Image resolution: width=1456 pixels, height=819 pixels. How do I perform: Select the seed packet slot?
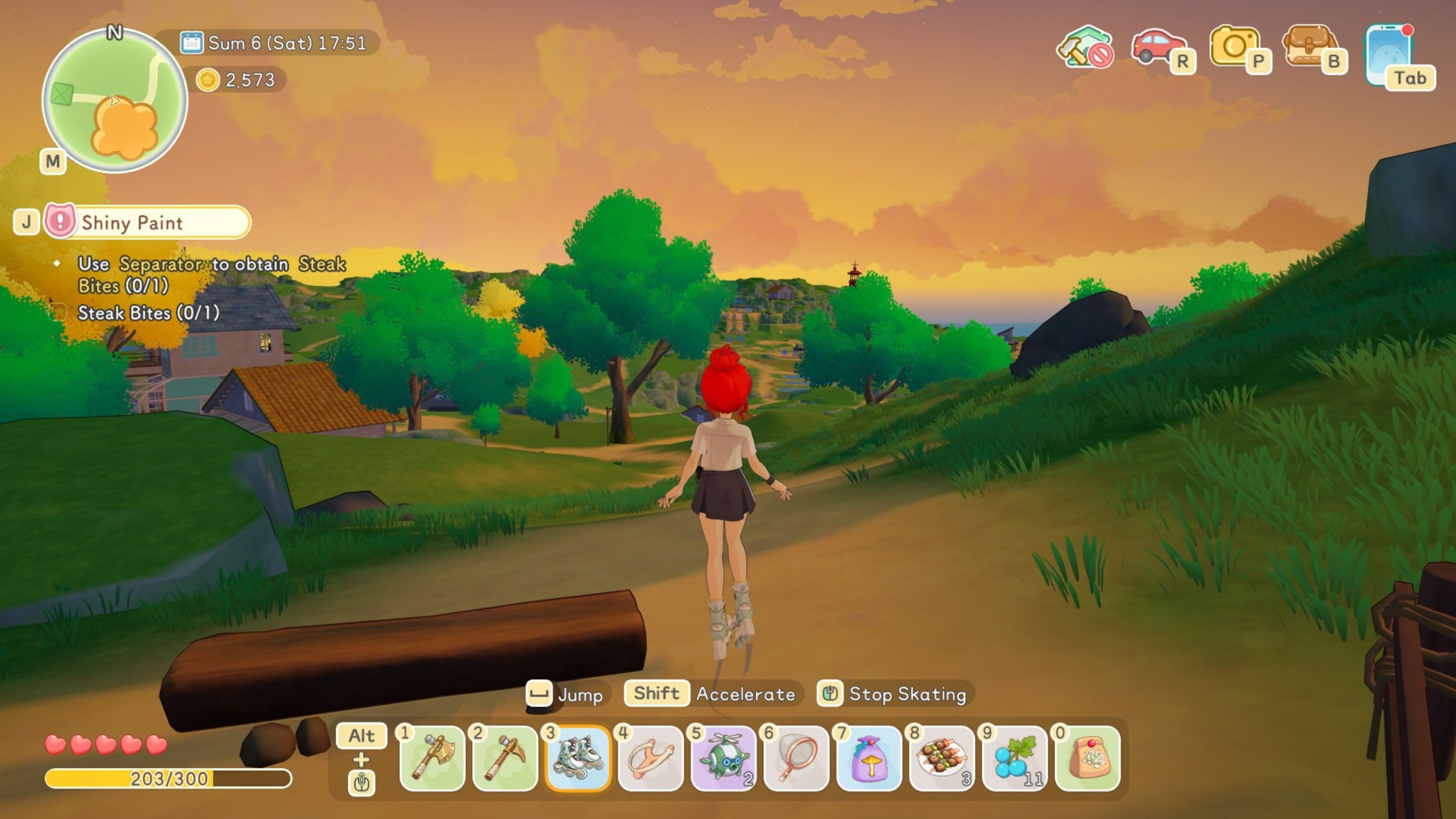(x=1087, y=758)
